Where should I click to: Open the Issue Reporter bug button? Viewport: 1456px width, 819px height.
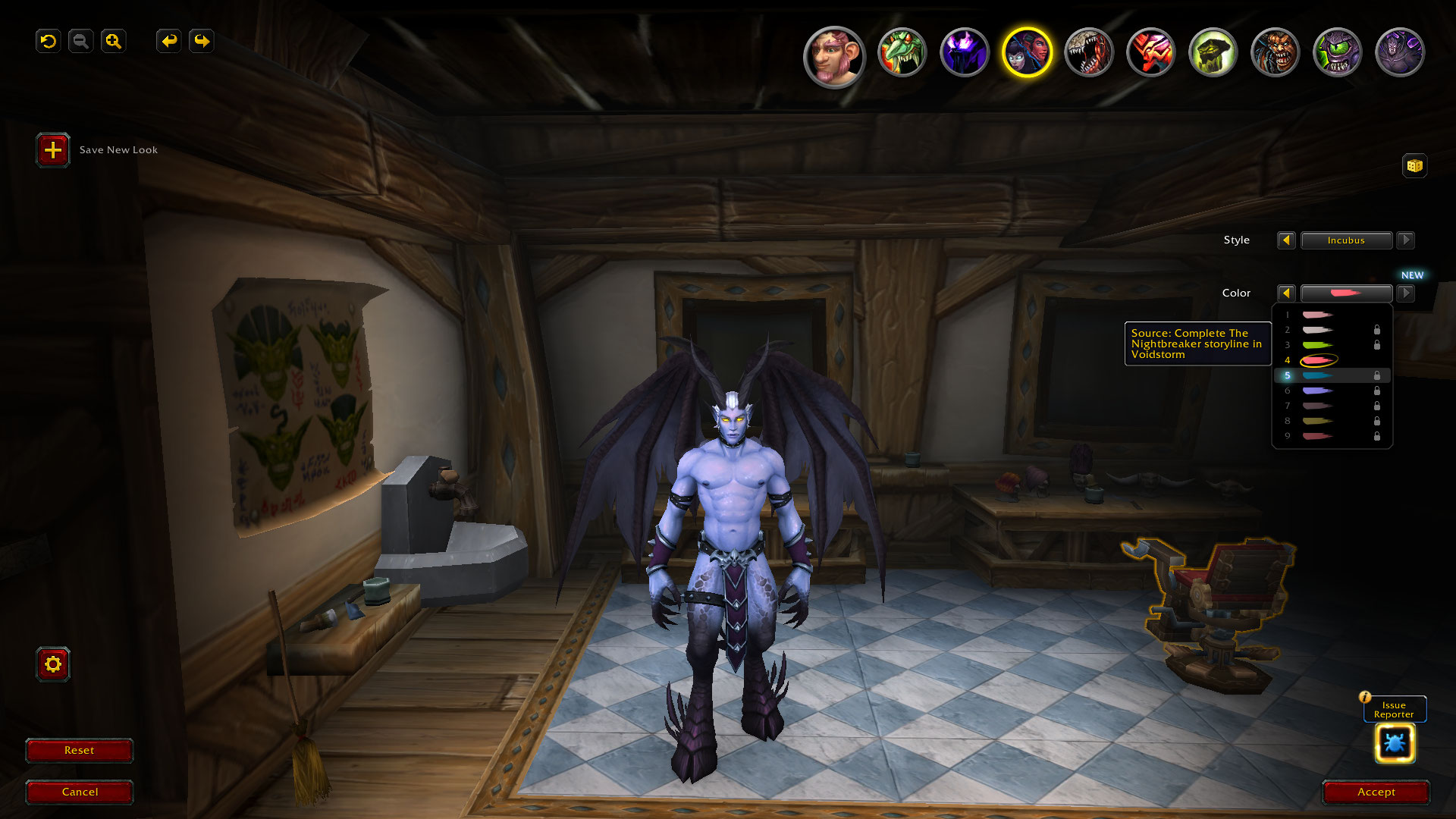(x=1395, y=742)
